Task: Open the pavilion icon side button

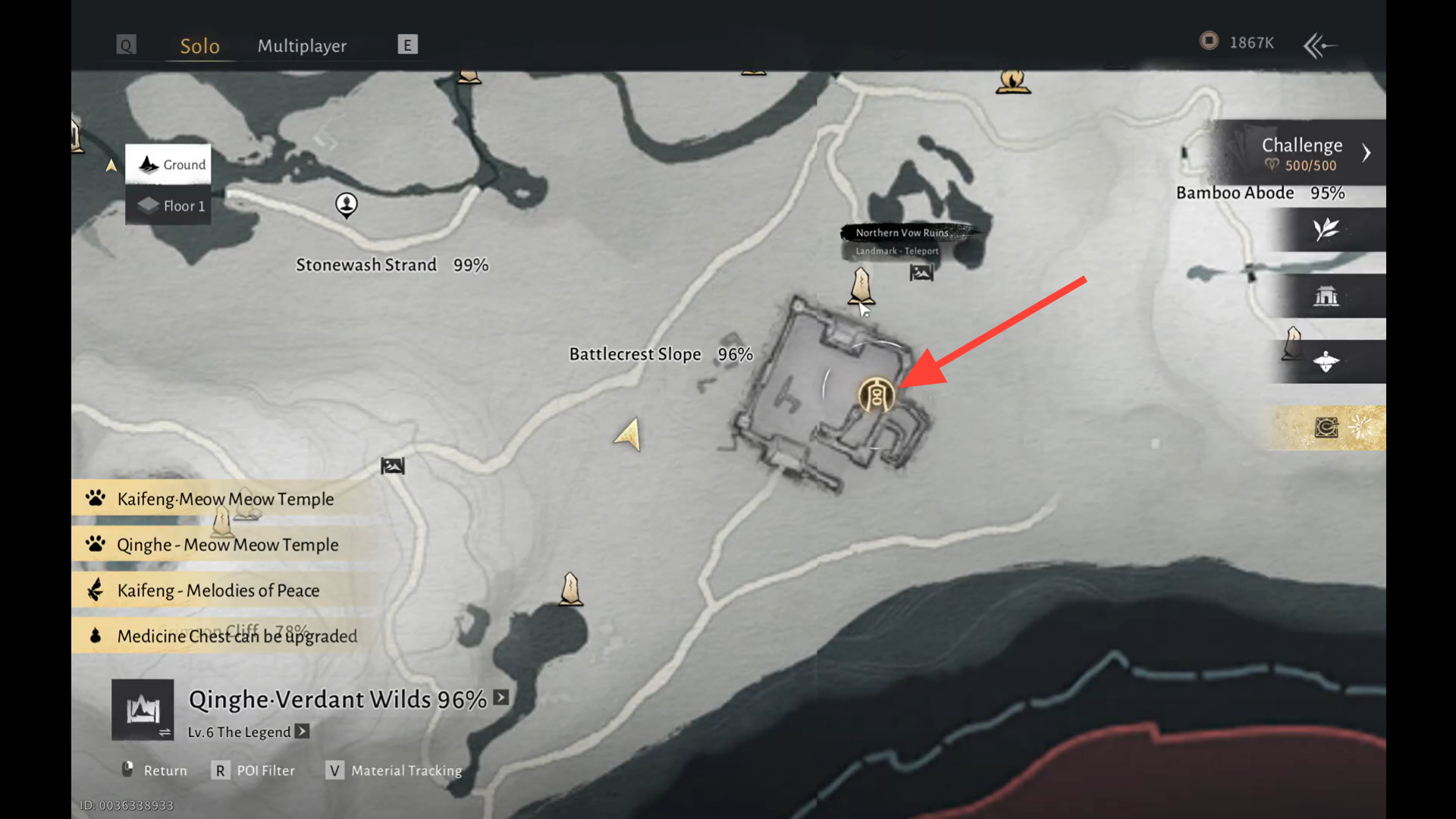Action: [1326, 296]
